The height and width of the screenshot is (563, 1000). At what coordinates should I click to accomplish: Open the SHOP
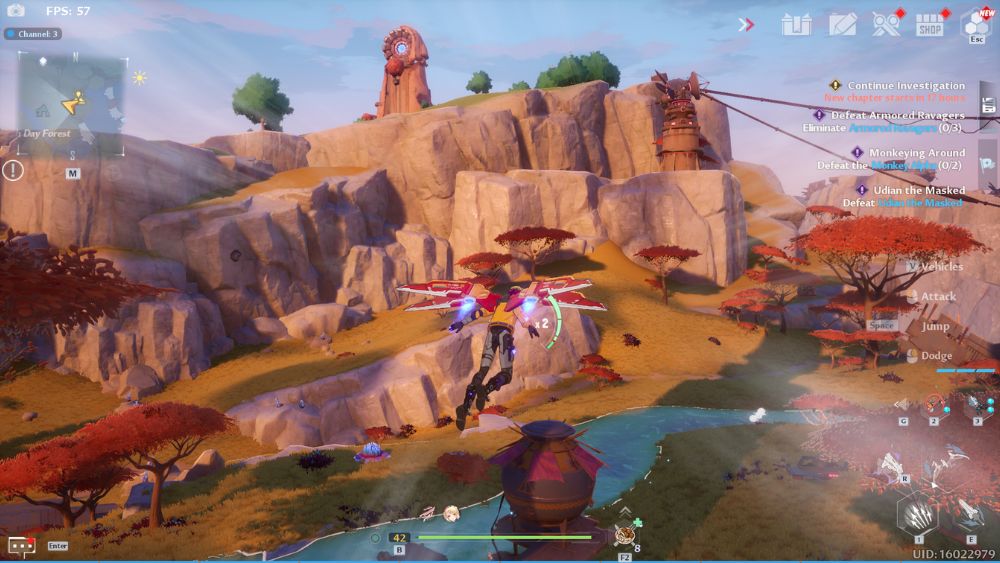click(930, 24)
